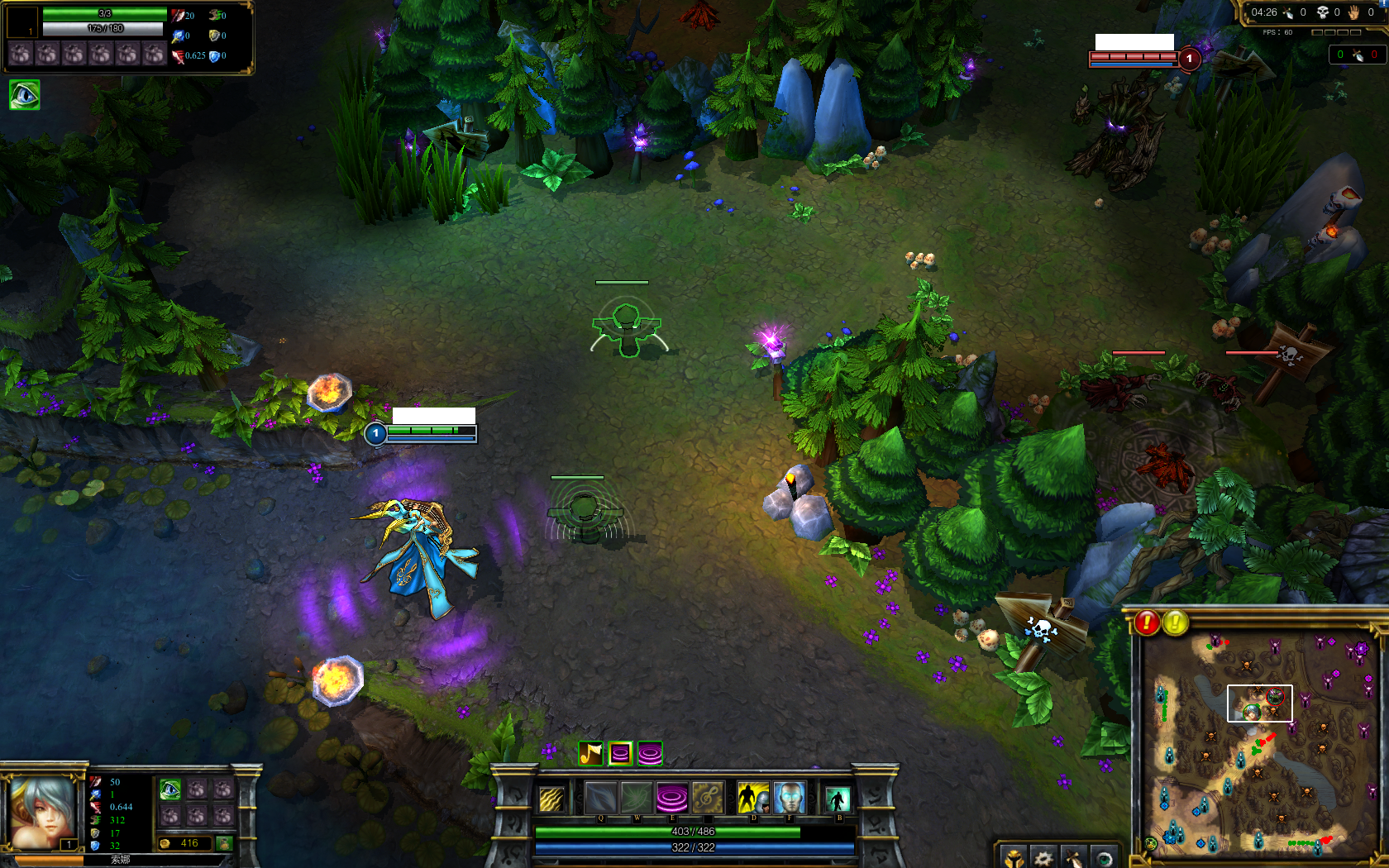Toggle the eye button beside the minimap
The height and width of the screenshot is (868, 1389).
tap(1104, 858)
